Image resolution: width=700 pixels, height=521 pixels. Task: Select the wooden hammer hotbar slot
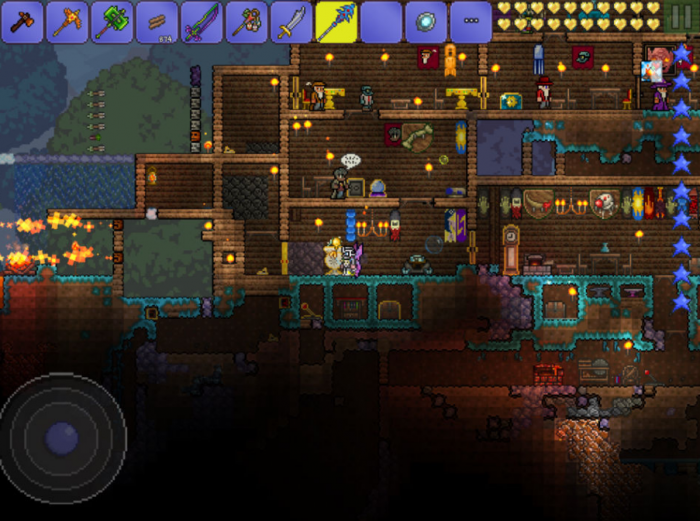22,22
